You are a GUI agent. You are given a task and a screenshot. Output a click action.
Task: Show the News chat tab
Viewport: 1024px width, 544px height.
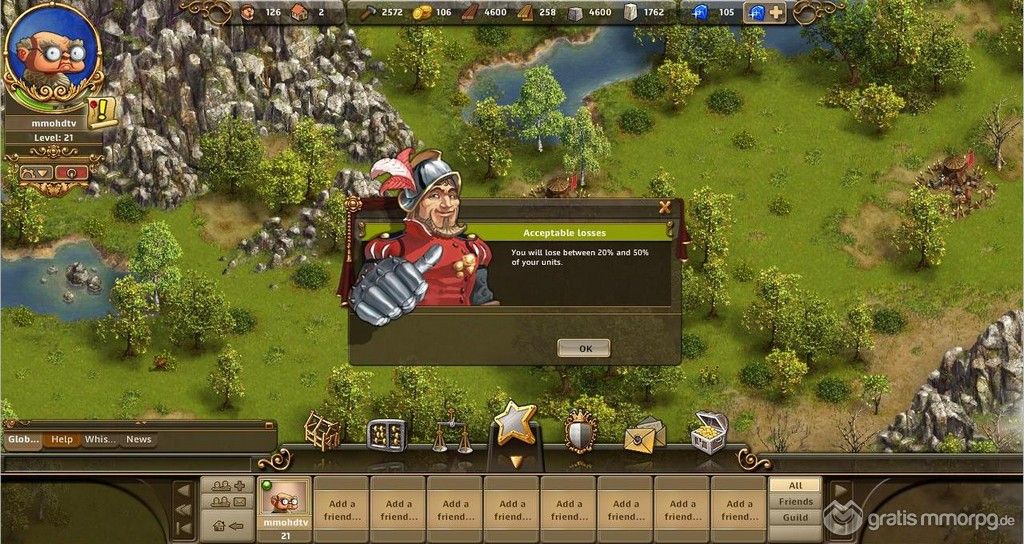(139, 439)
